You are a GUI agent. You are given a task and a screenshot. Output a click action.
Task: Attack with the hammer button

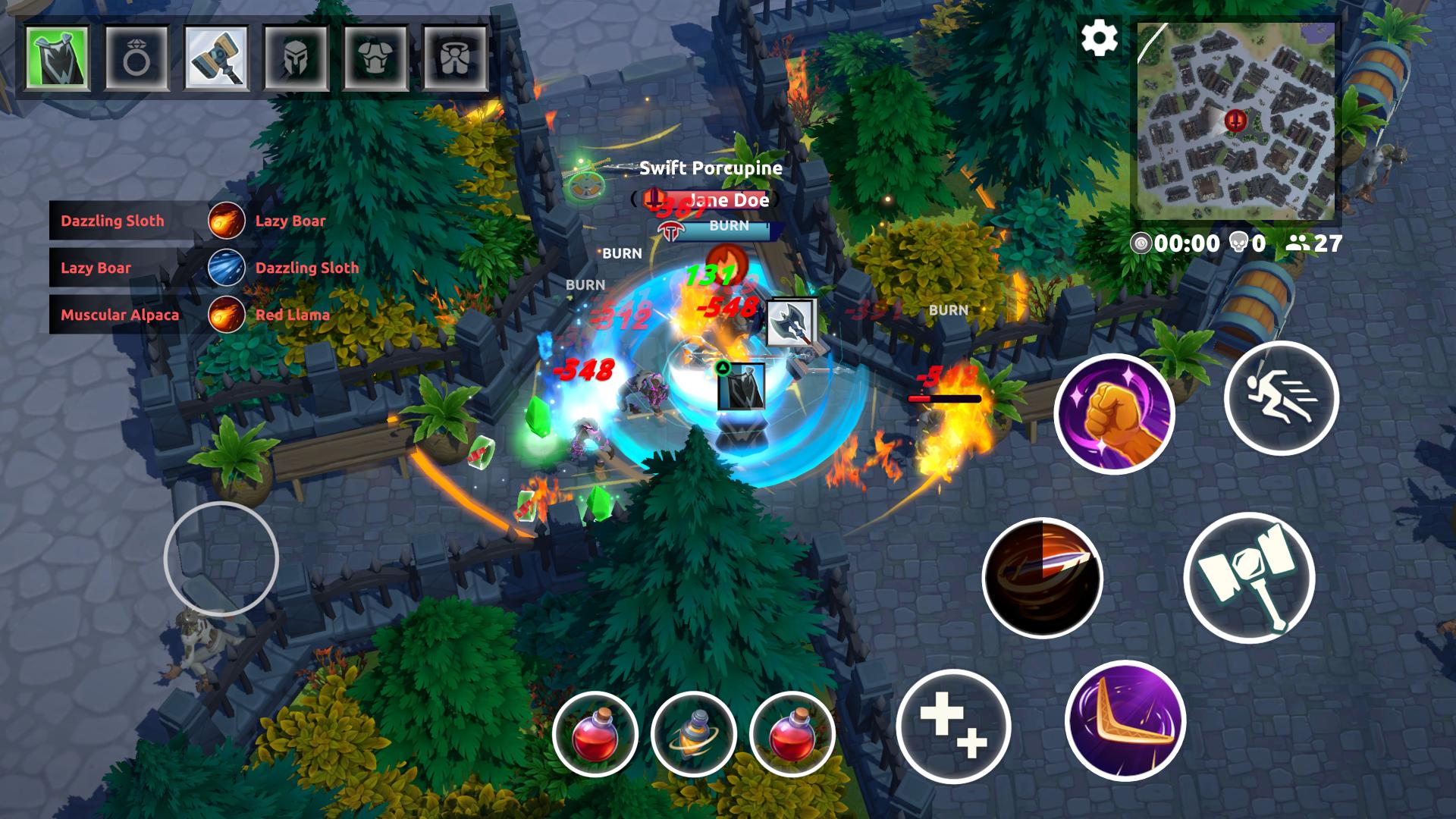[1249, 578]
